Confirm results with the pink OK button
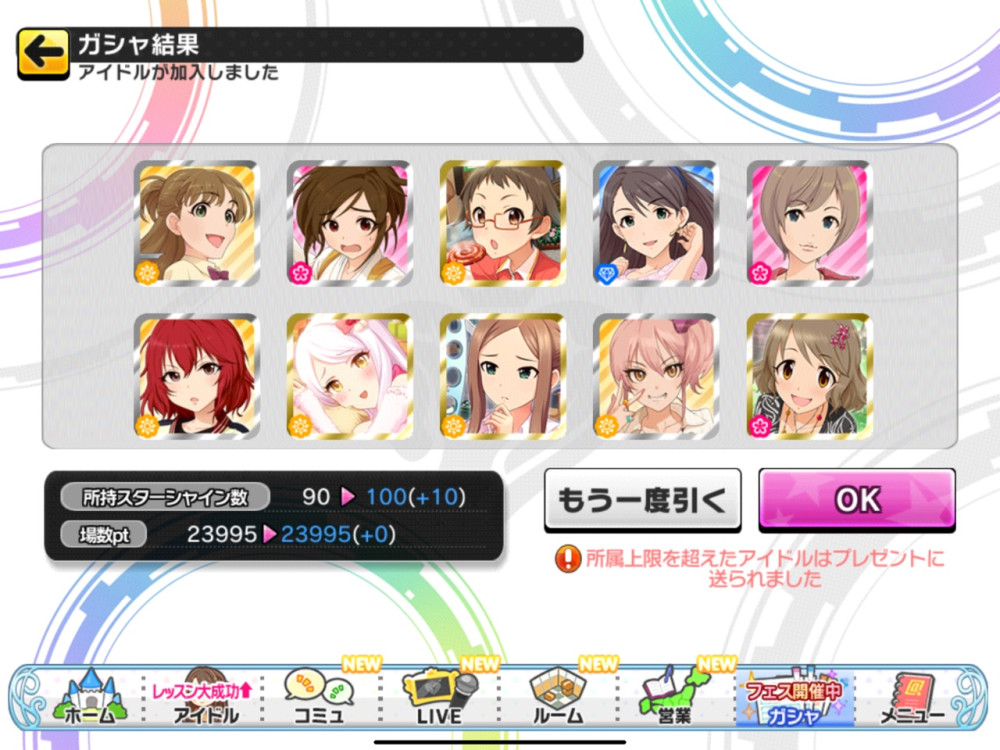This screenshot has height=750, width=1000. [x=856, y=499]
